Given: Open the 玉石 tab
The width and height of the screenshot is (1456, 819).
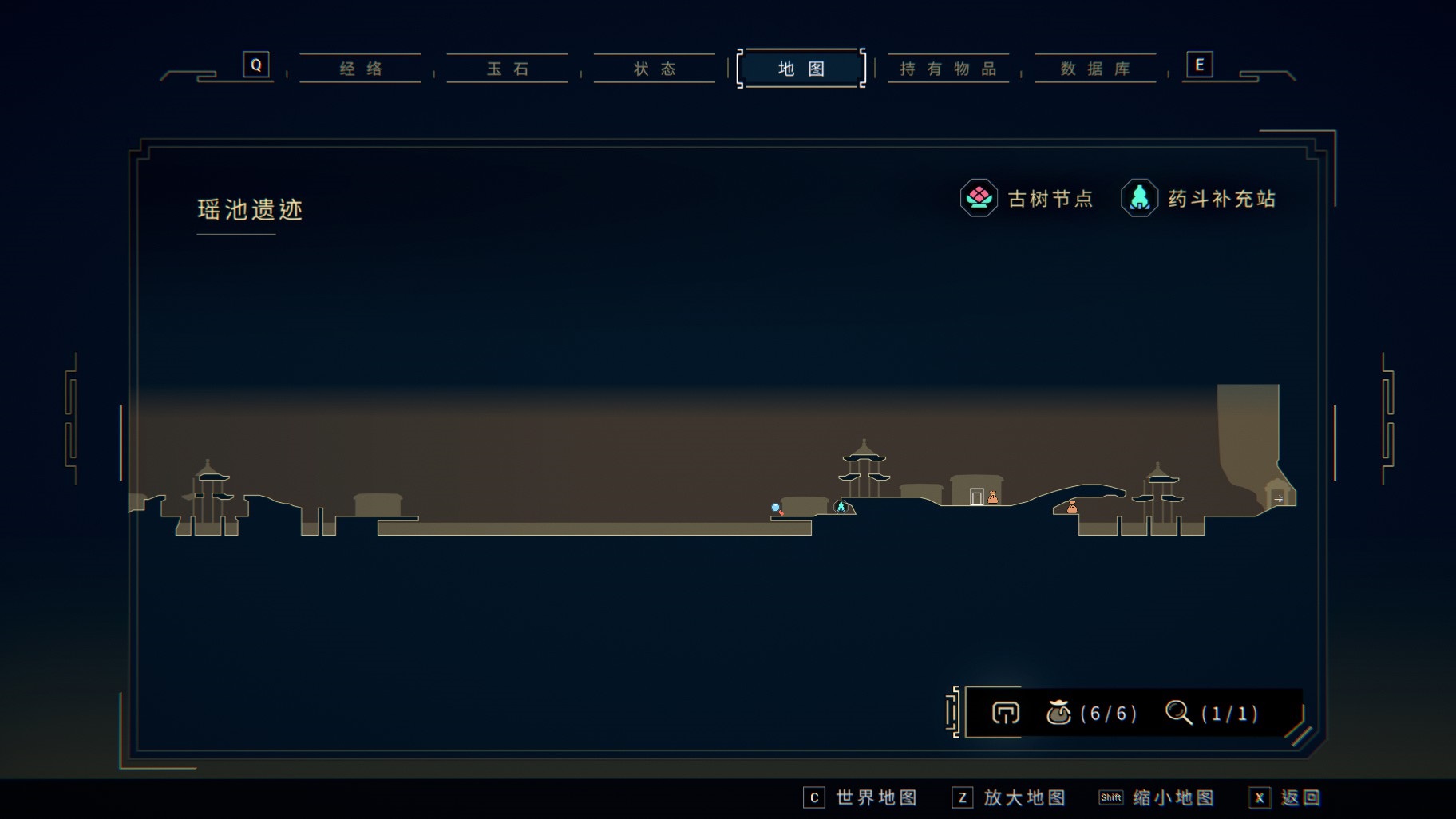Looking at the screenshot, I should click(x=508, y=69).
